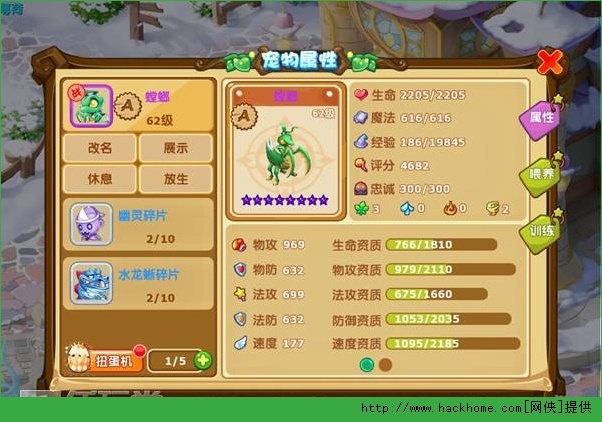Put the pet to rest with 休息
The image size is (602, 422).
(99, 179)
